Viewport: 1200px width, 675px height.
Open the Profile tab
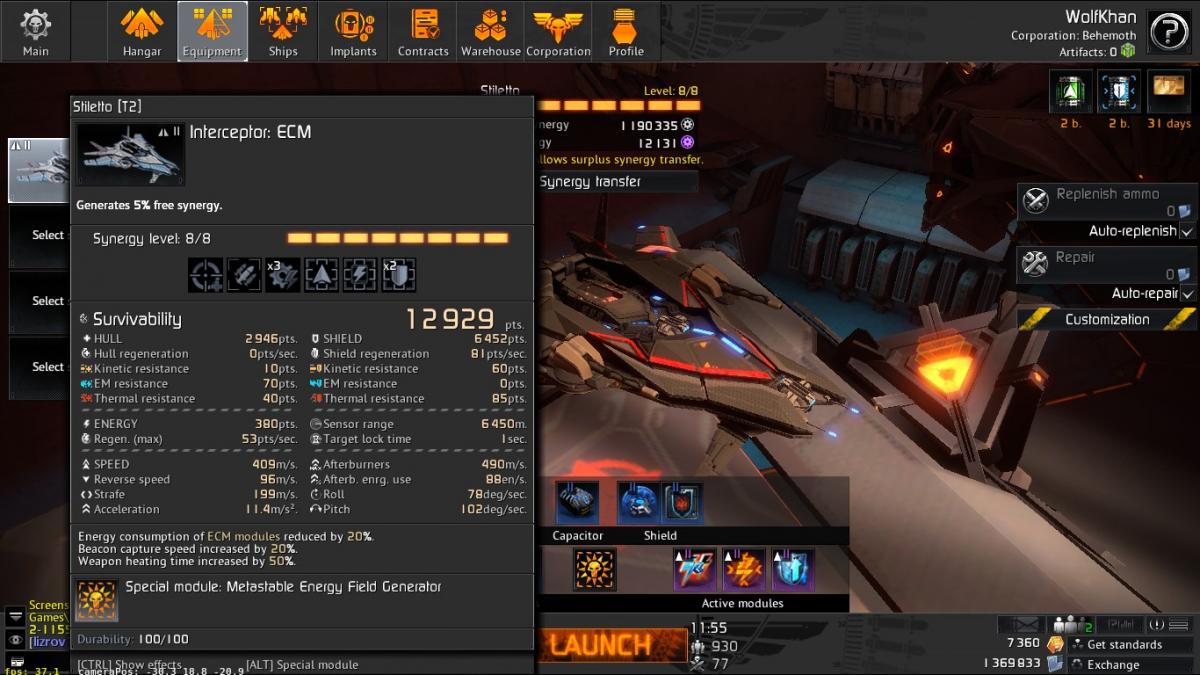coord(626,31)
